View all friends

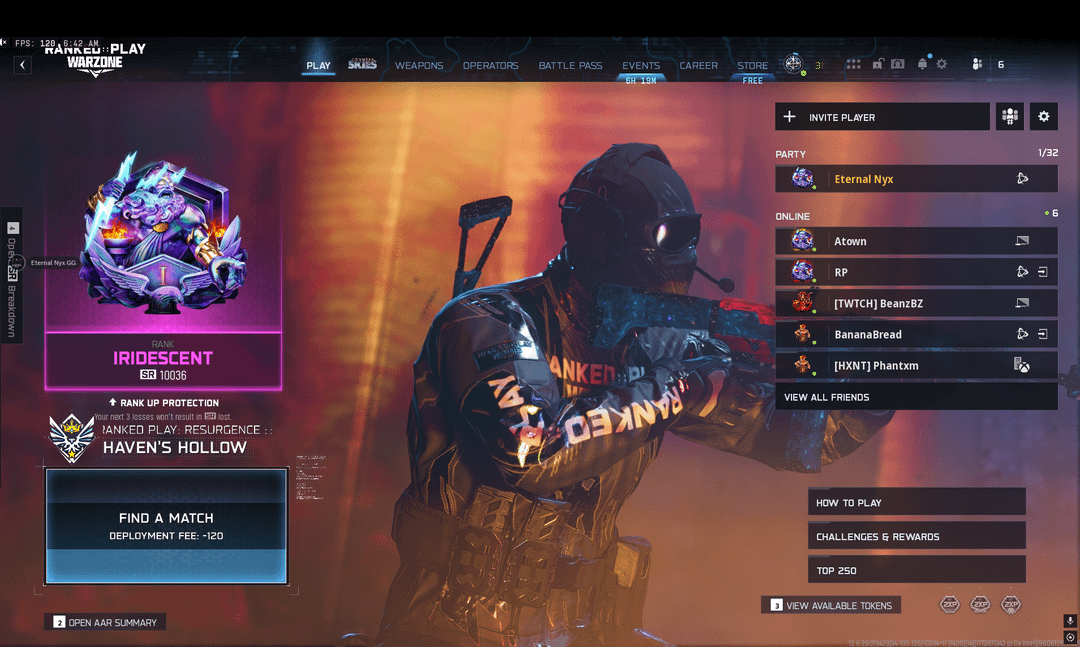tap(915, 397)
